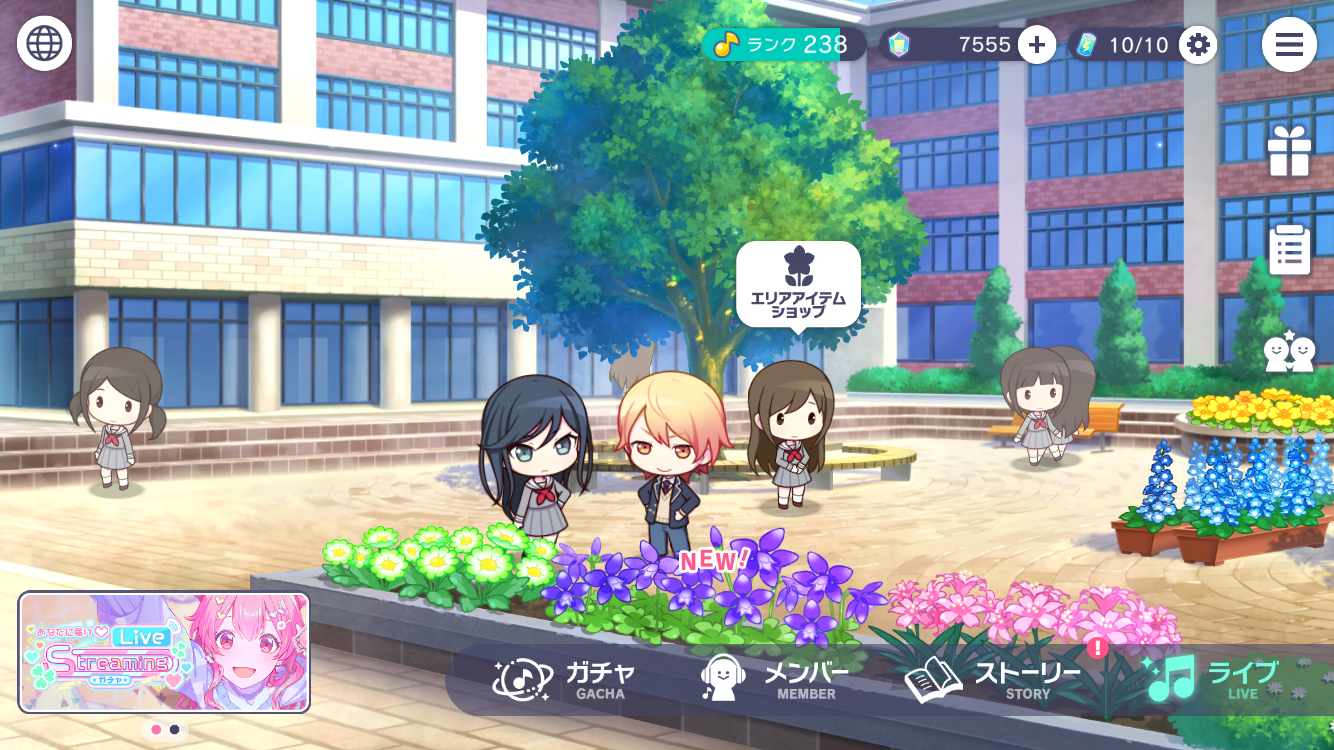Open the missions clipboard icon
The image size is (1334, 750).
point(1289,249)
